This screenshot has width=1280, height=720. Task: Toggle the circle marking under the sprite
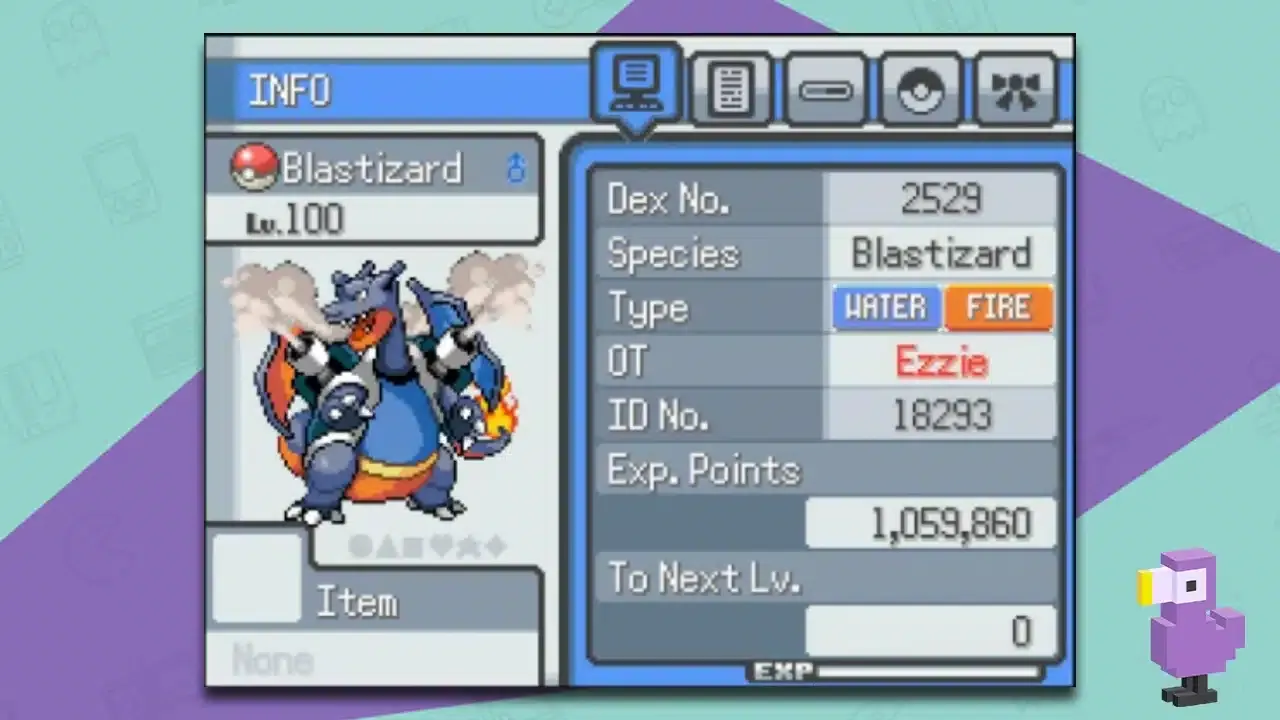[358, 546]
